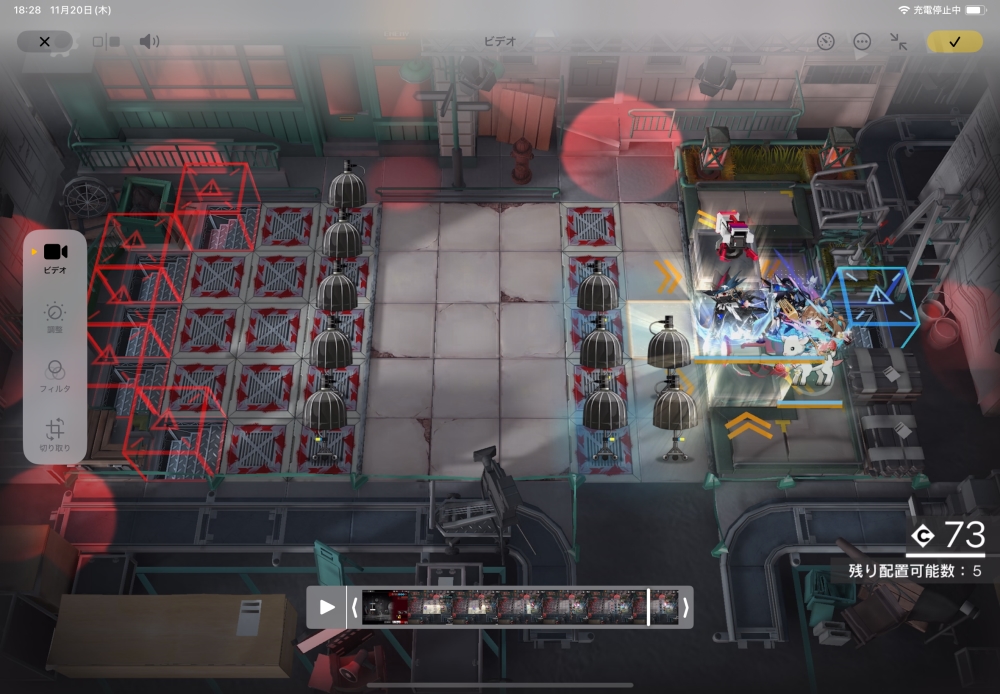Play the video in the editor timeline
The image size is (1000, 694).
tap(326, 607)
